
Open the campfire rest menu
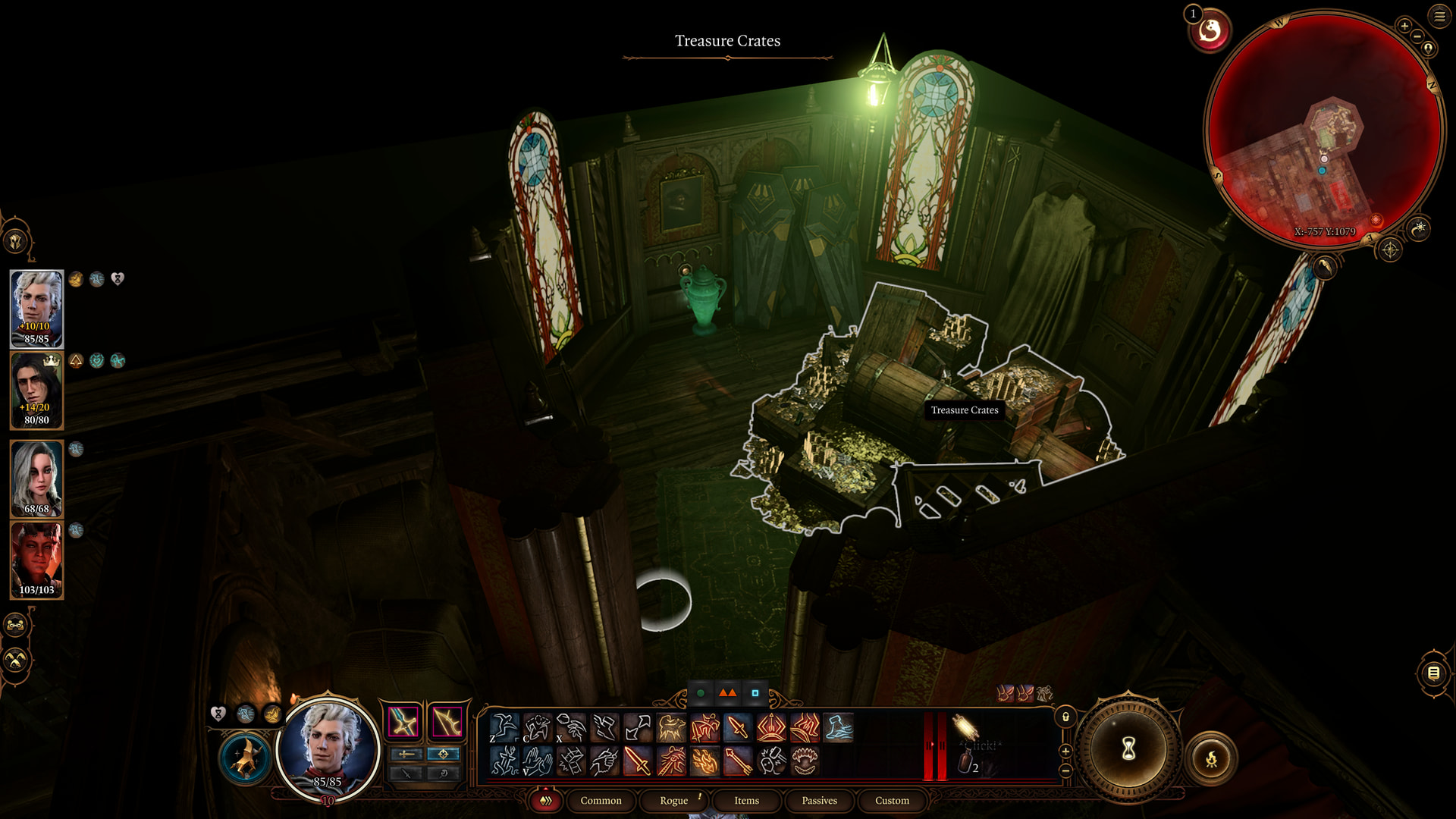pyautogui.click(x=1211, y=758)
